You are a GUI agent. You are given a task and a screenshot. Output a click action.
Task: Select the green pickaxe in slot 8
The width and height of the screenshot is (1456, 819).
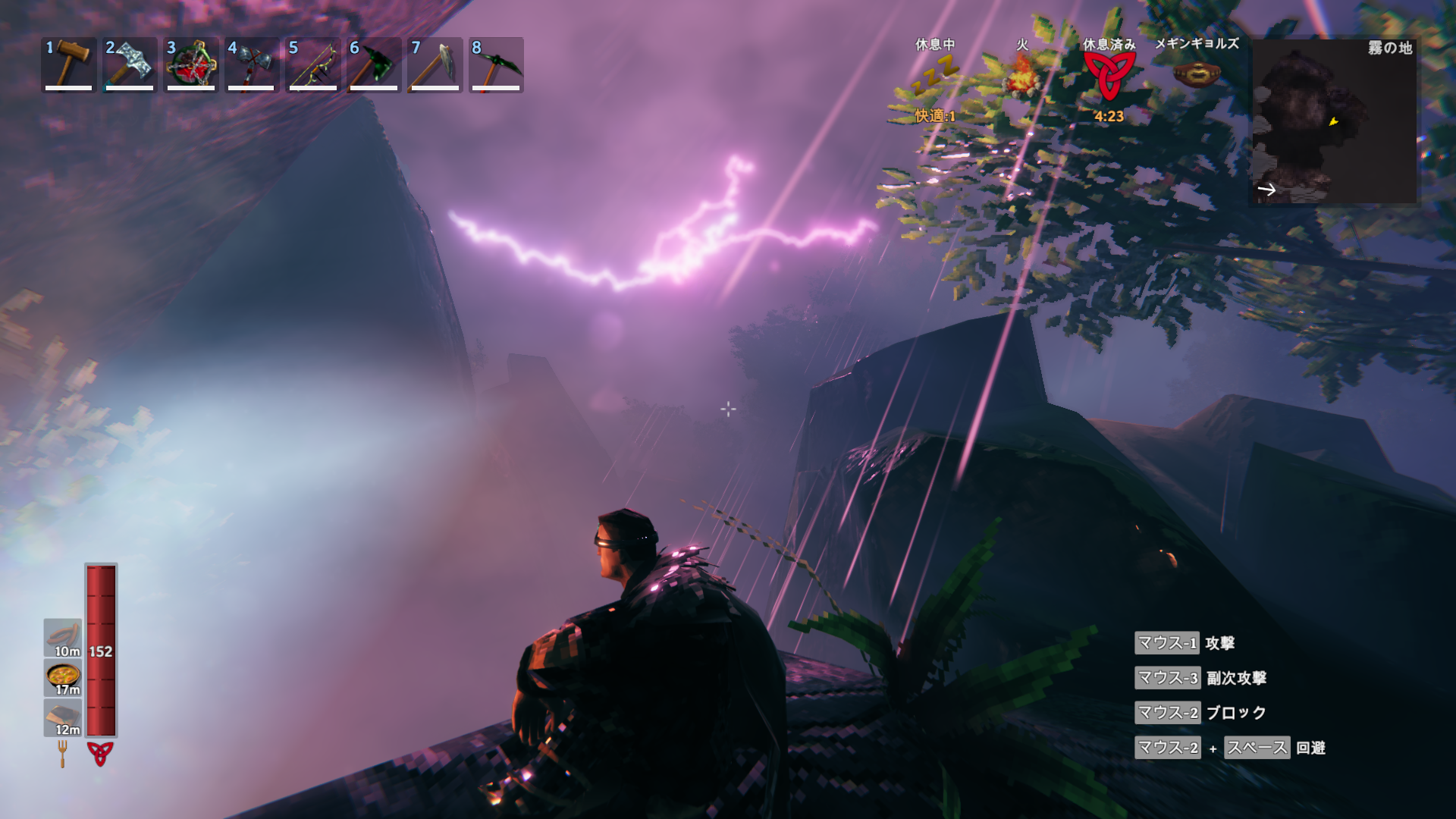(496, 64)
